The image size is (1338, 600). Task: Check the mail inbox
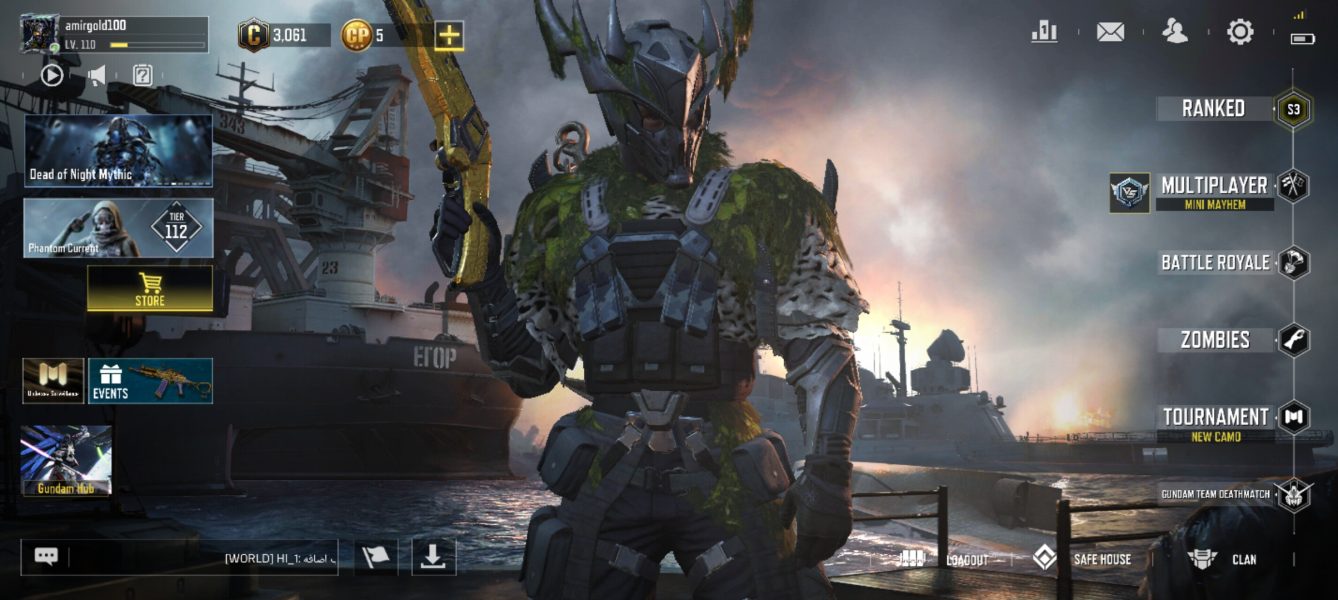coord(1110,32)
